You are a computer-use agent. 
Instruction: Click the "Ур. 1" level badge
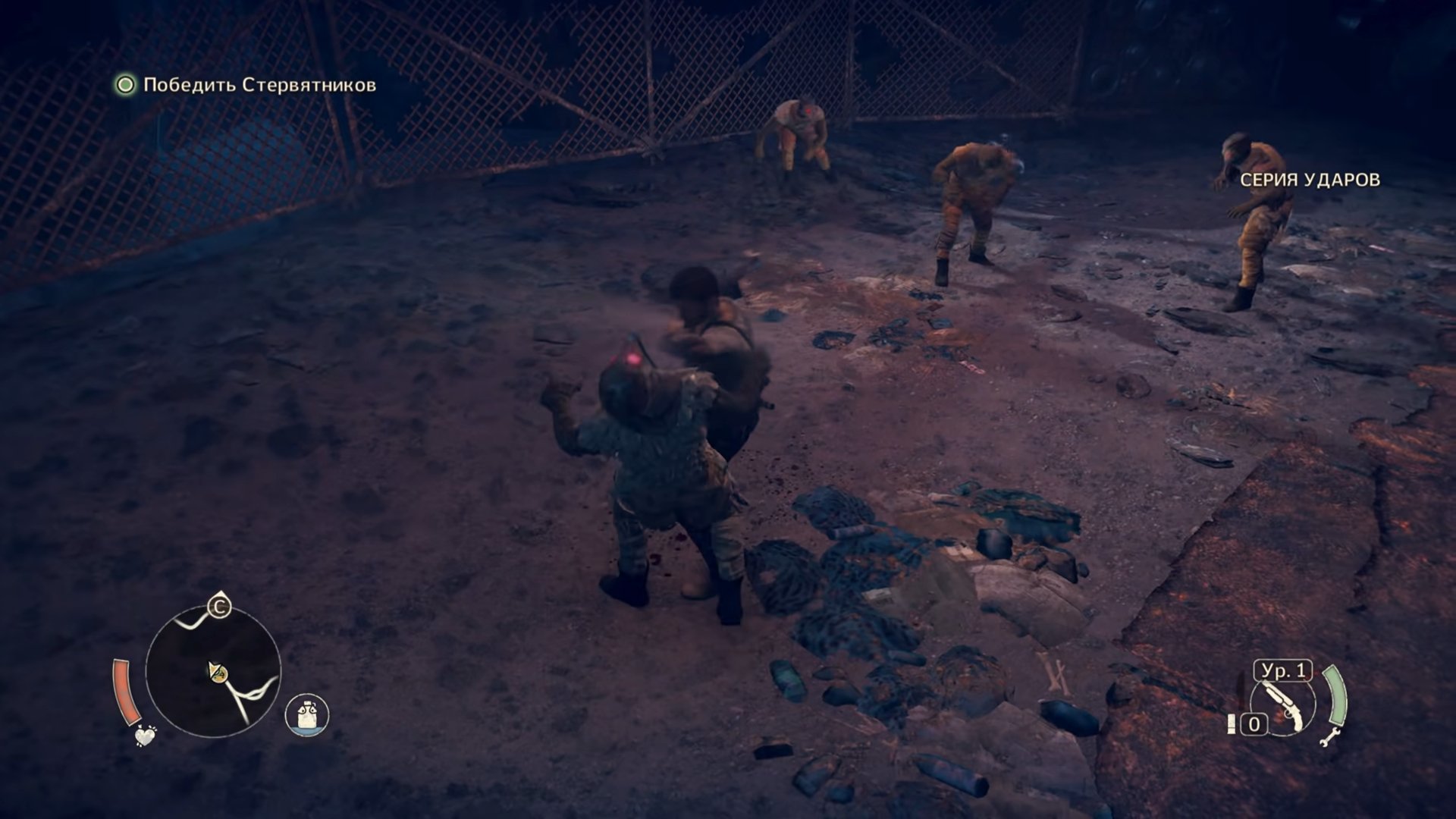click(1283, 671)
